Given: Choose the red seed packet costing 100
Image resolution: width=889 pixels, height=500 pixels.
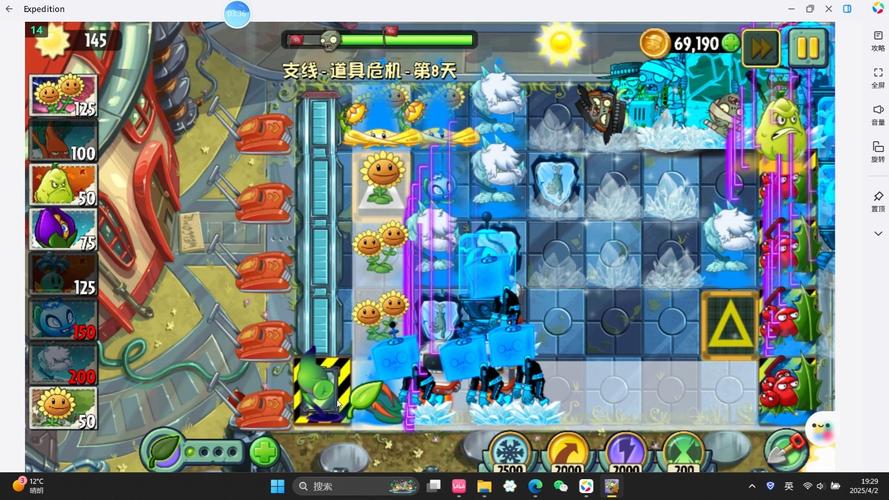Looking at the screenshot, I should pos(62,141).
